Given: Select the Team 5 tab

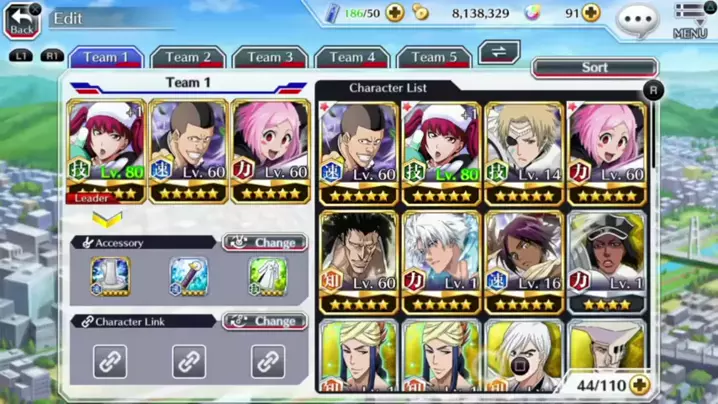Looking at the screenshot, I should coord(434,58).
